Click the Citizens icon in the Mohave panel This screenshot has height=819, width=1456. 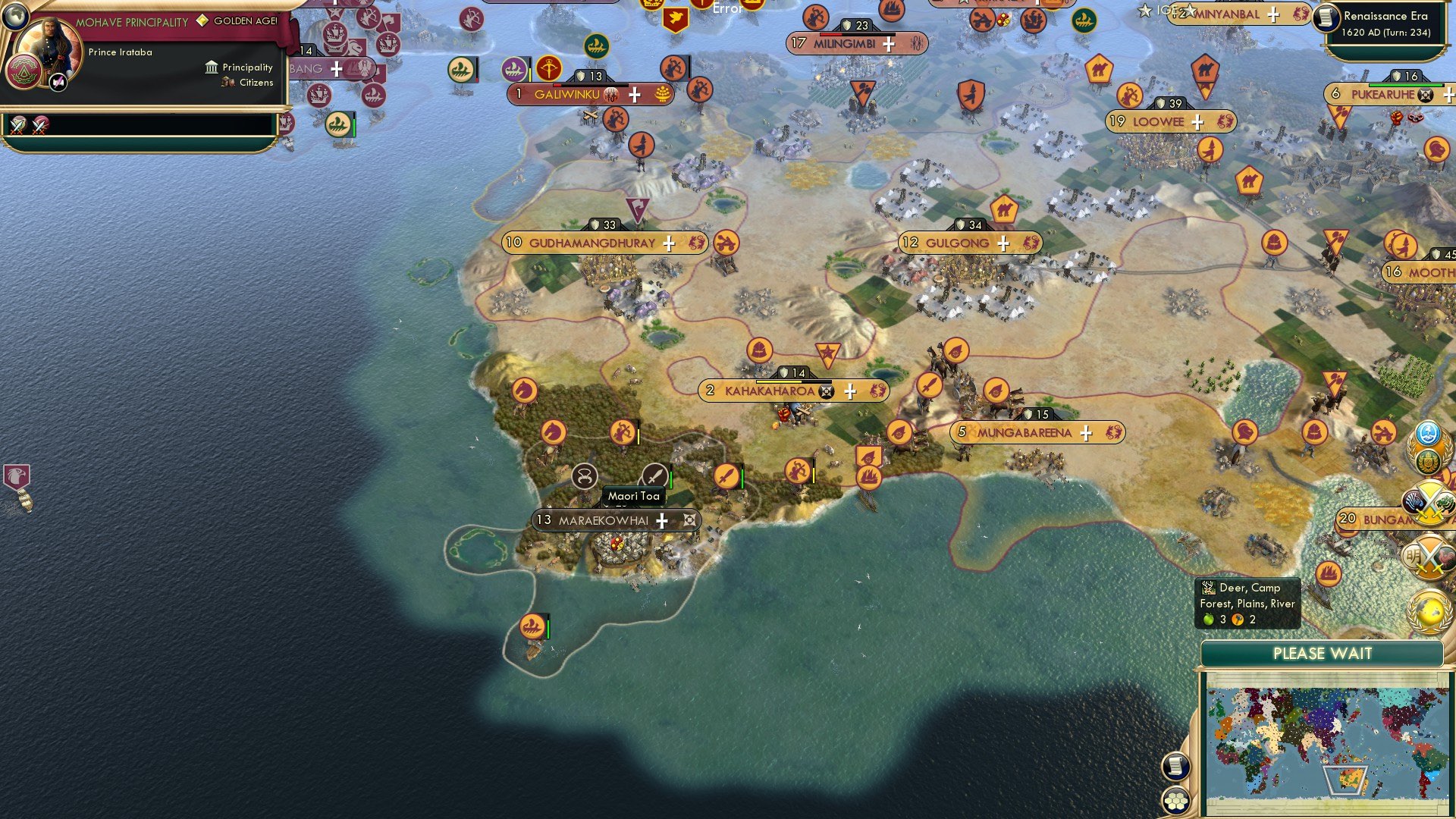227,83
